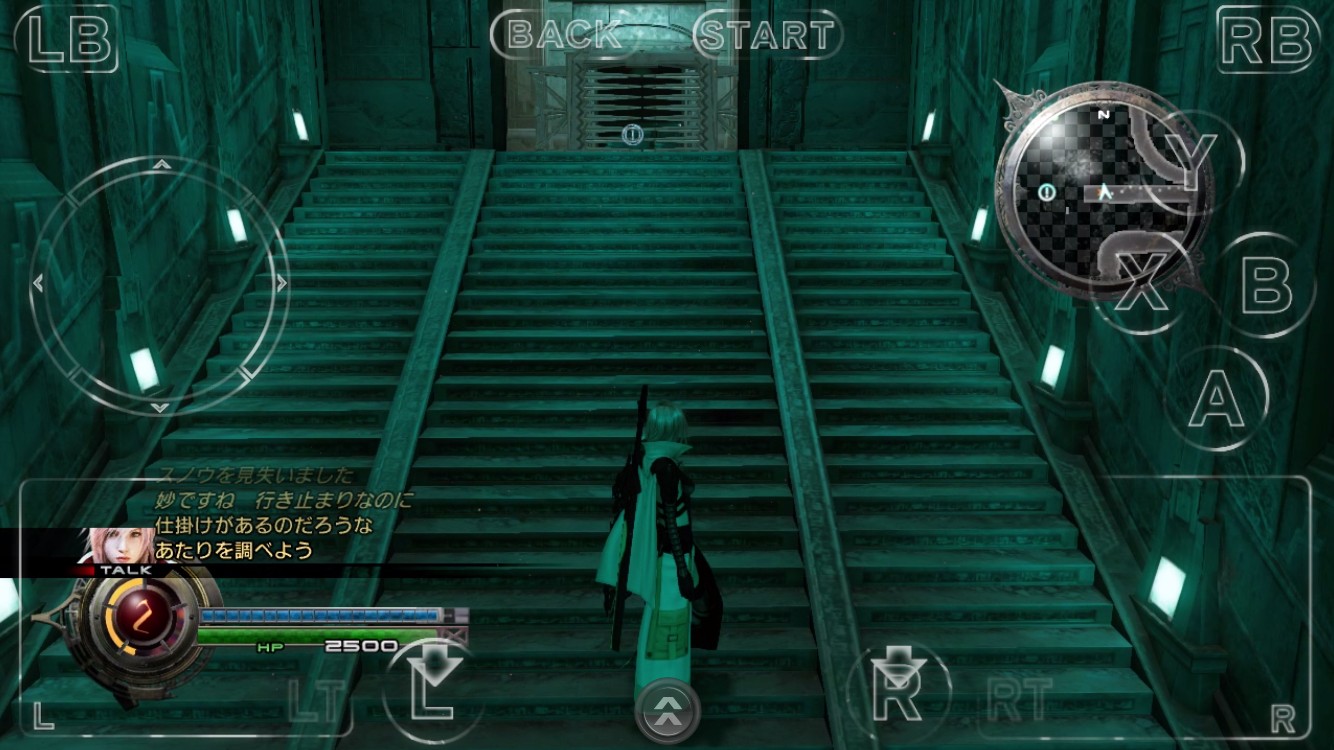Click the START button
The width and height of the screenshot is (1334, 750).
click(x=767, y=35)
